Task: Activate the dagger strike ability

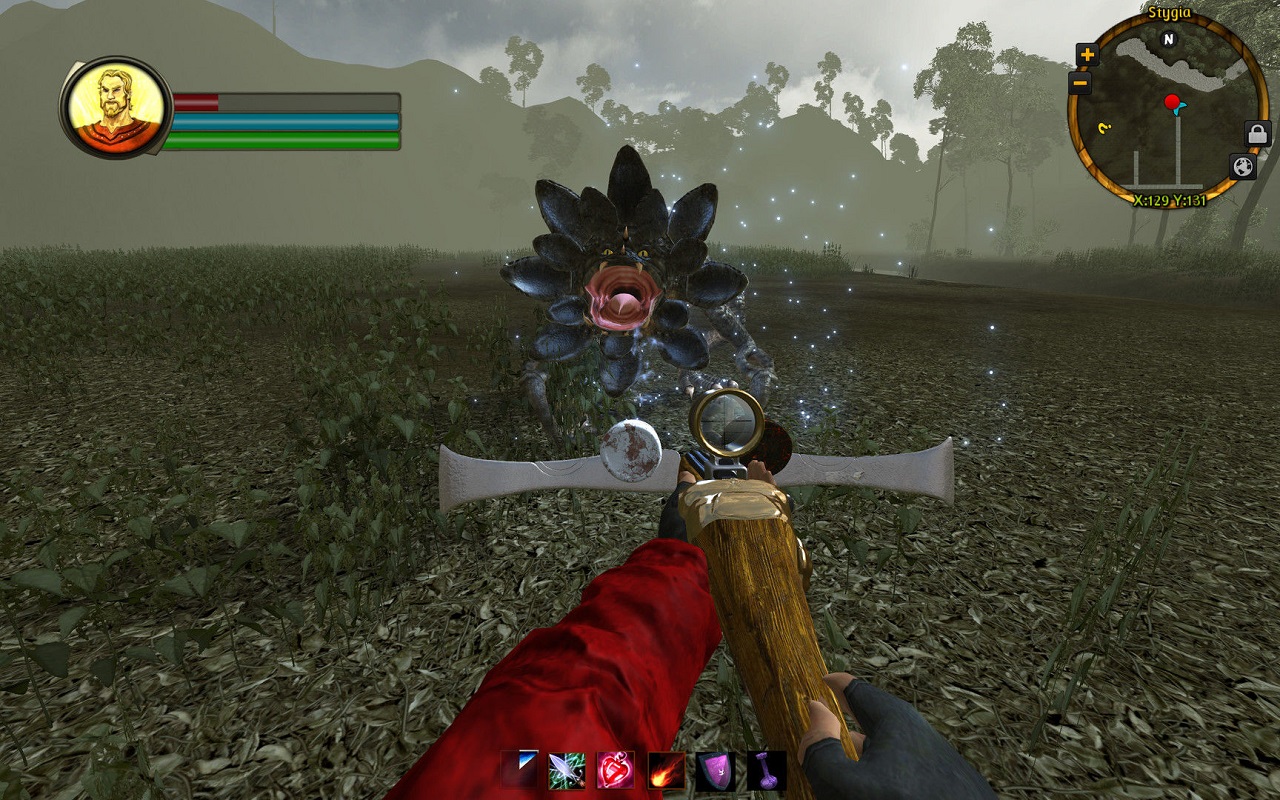Action: [x=566, y=771]
